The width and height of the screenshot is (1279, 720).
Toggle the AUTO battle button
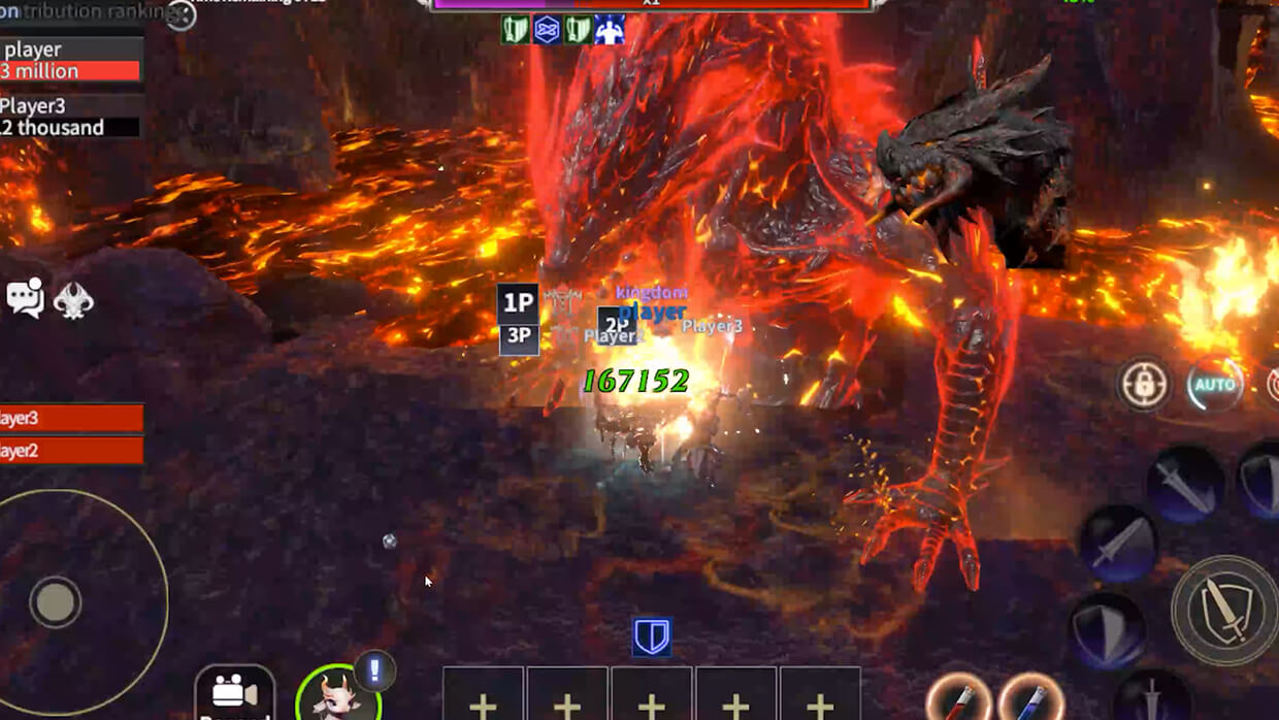click(1215, 385)
